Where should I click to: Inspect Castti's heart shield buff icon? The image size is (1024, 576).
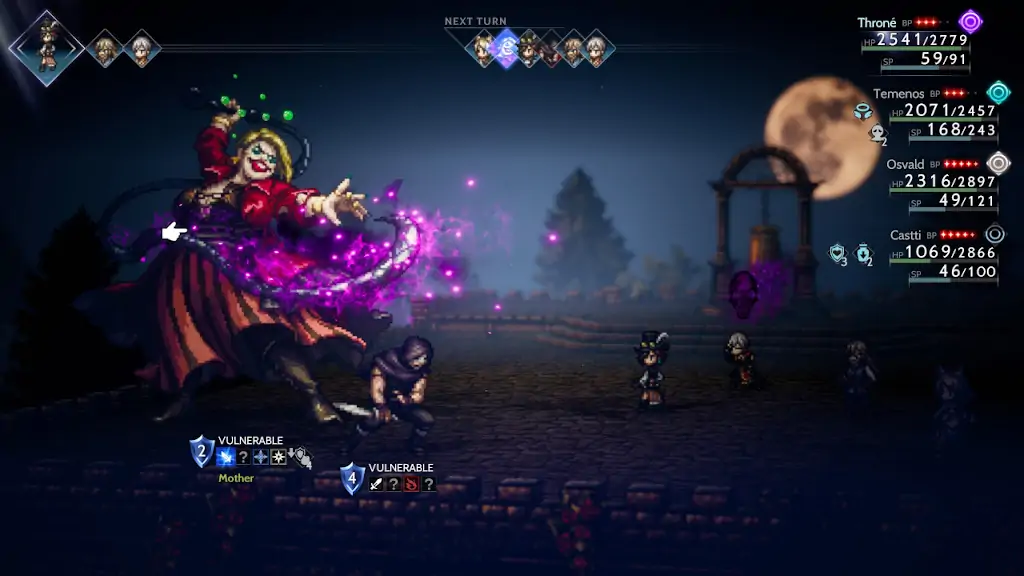point(838,254)
